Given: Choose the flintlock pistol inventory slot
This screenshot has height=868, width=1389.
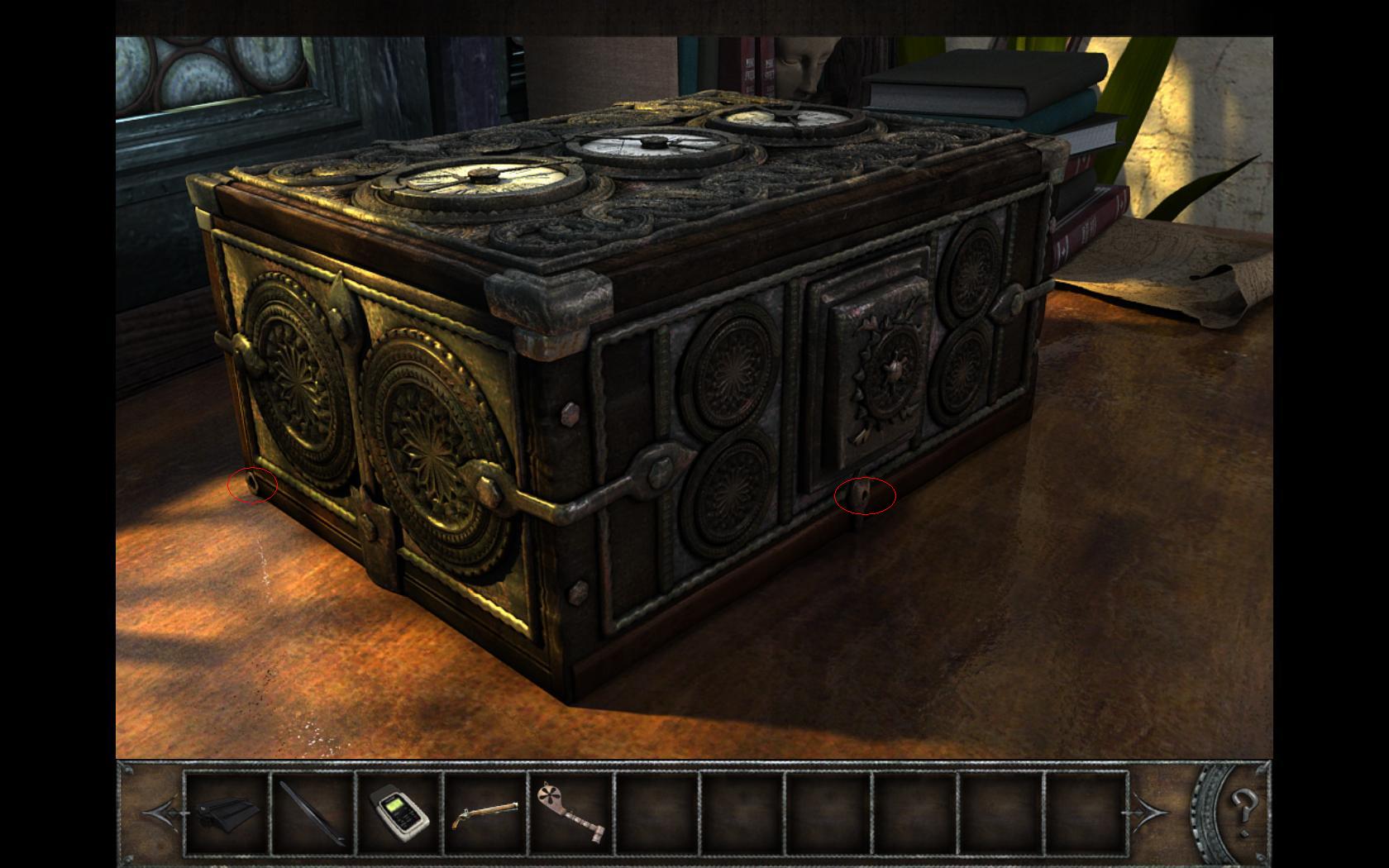Looking at the screenshot, I should tap(485, 813).
